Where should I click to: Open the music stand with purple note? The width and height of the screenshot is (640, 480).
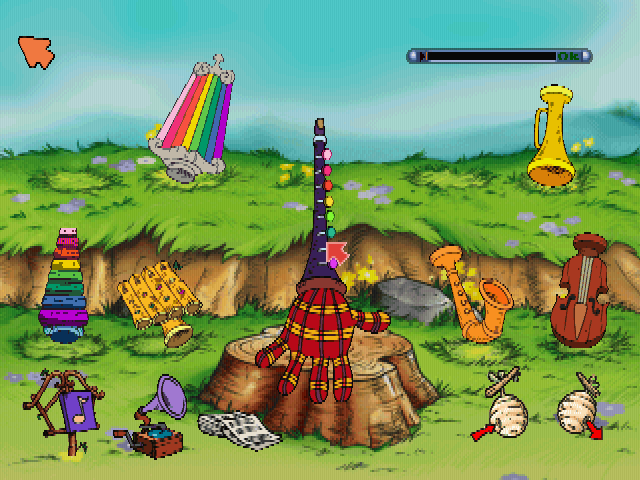[x=65, y=410]
